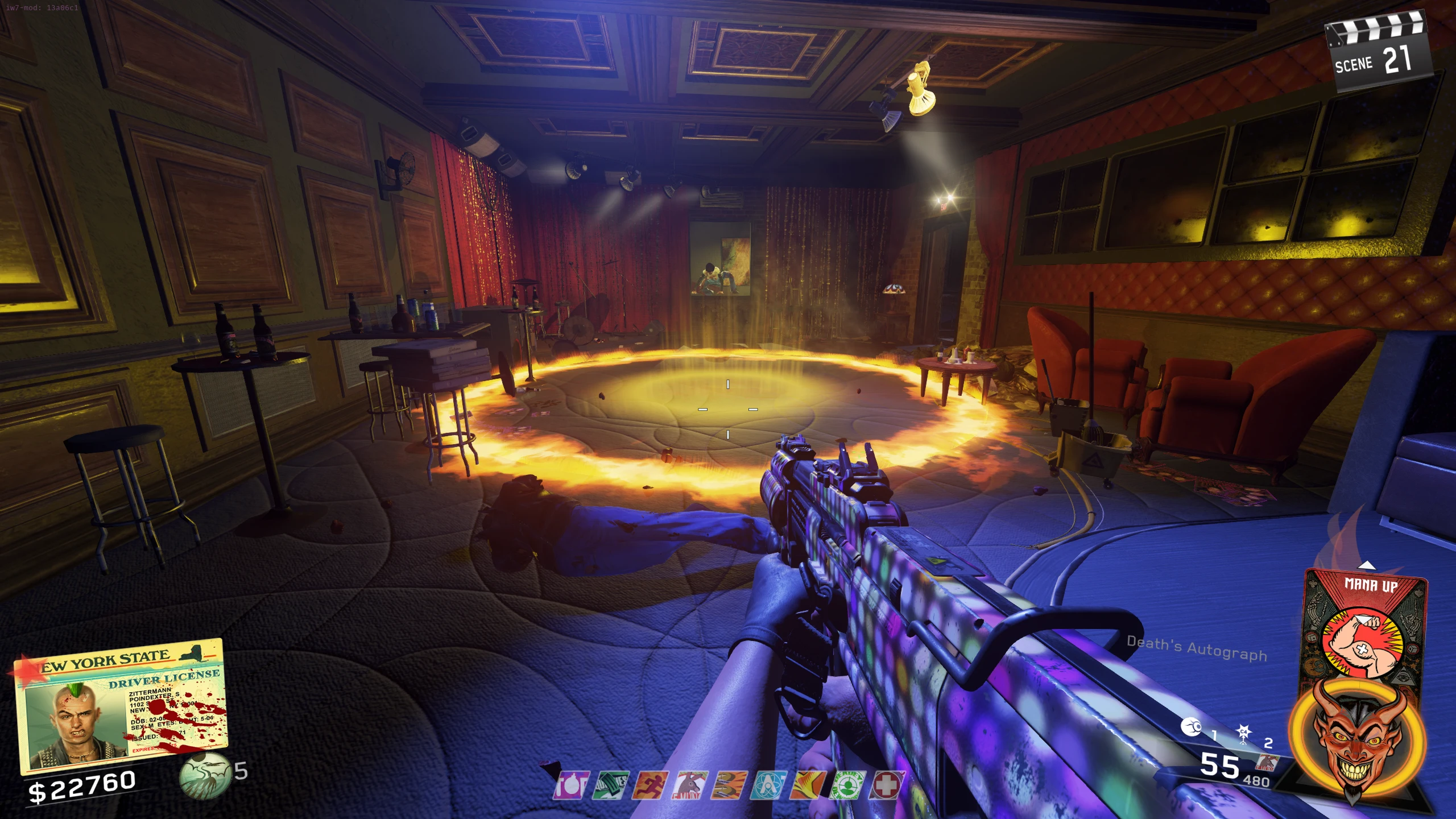Click the Slappy Taffy double-fist perk icon

click(730, 785)
